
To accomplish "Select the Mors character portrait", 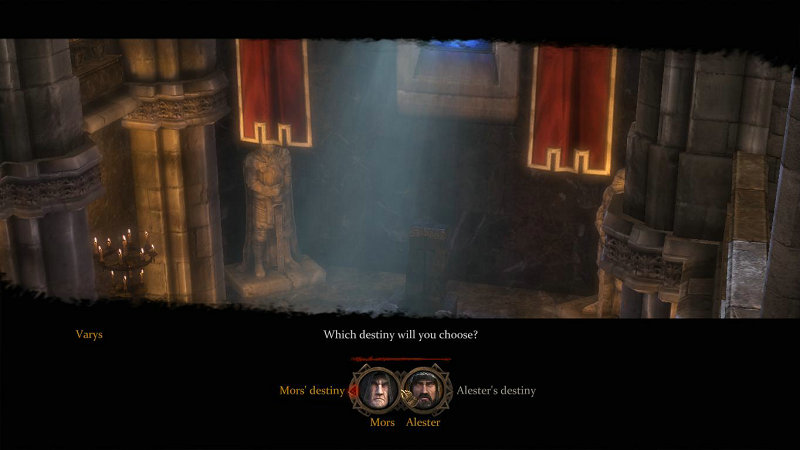I will (376, 389).
